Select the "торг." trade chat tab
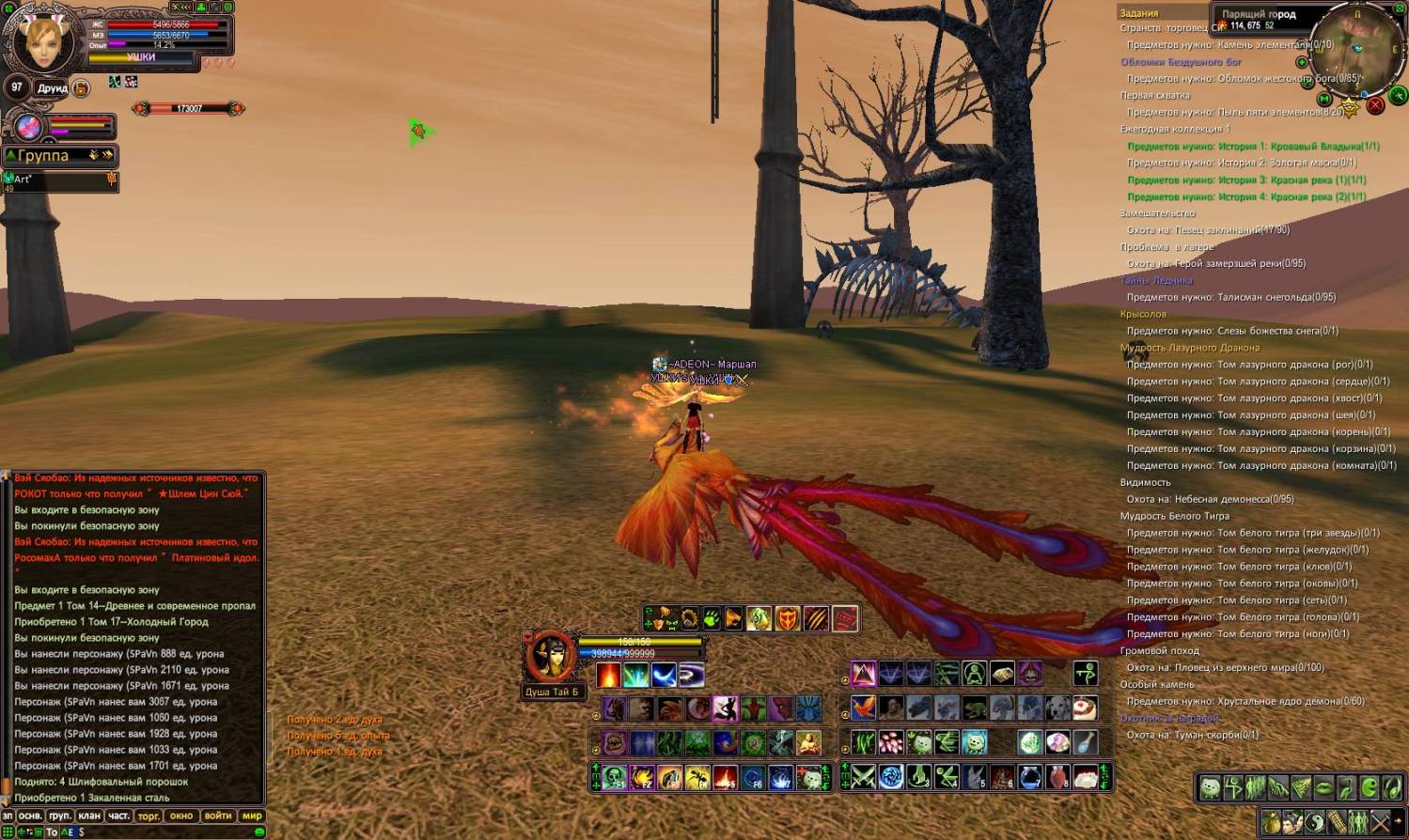 click(x=149, y=816)
